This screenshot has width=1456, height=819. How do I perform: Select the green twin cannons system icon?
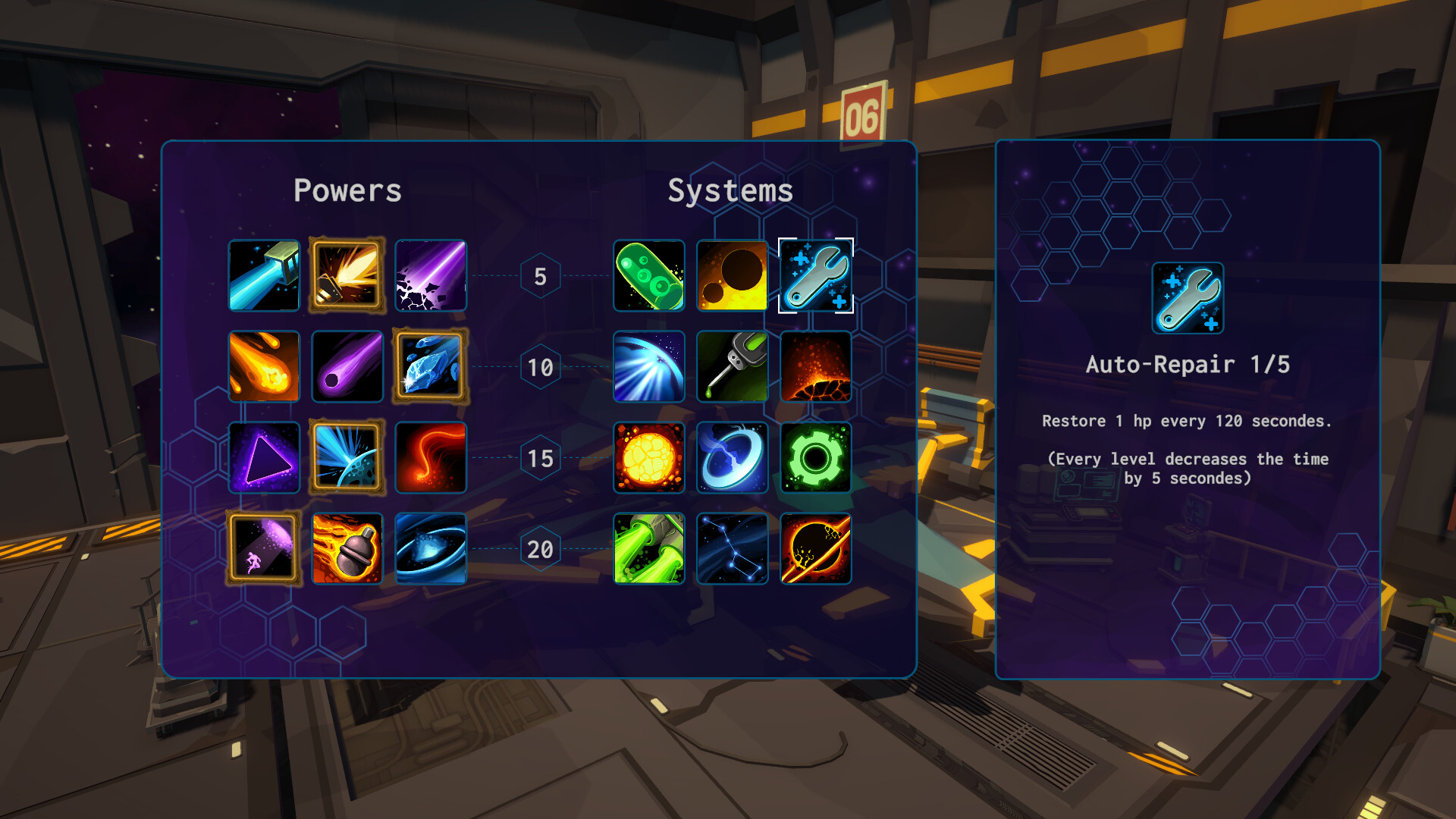(x=649, y=548)
